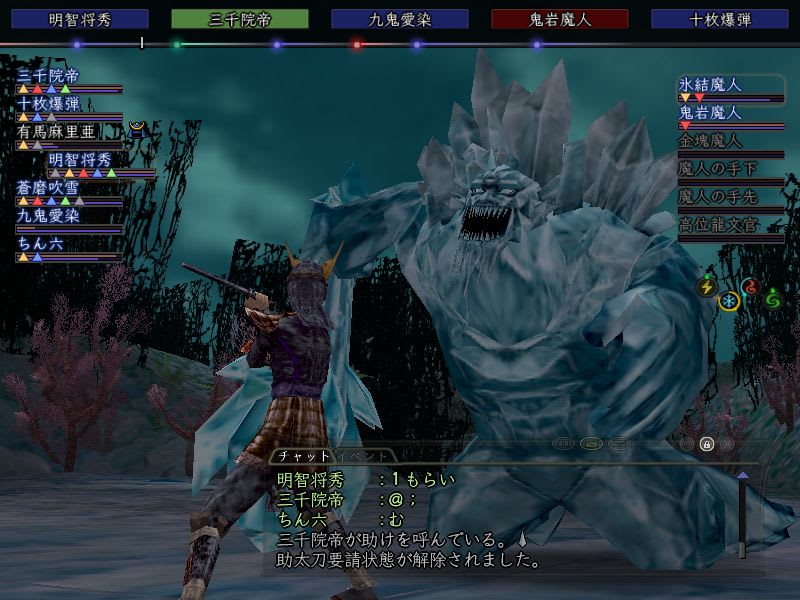Select turn-order entry 九鬼愛染 in top bar
This screenshot has width=800, height=600.
(x=400, y=19)
